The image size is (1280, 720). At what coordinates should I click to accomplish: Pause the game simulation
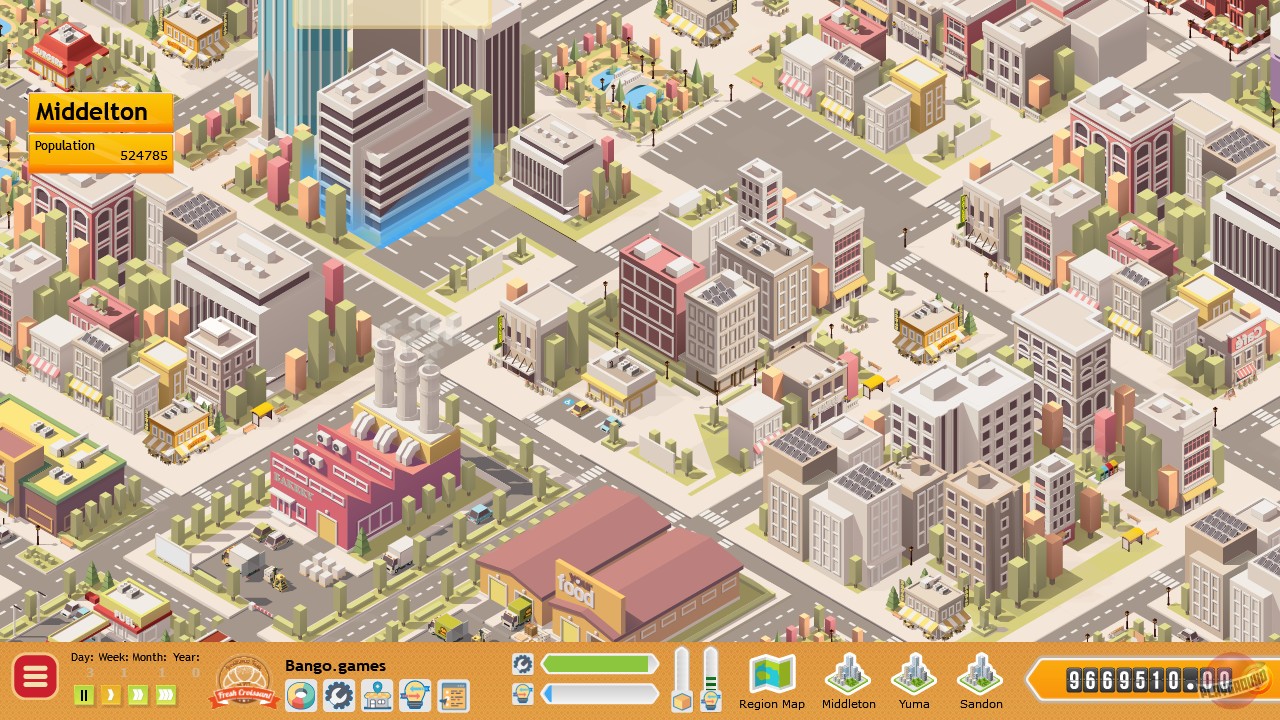click(86, 693)
